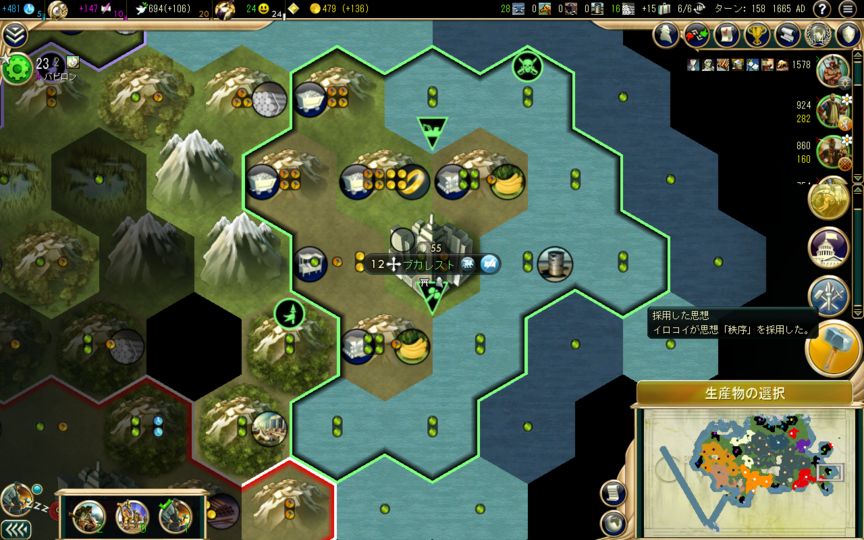
Task: Open the advisor portrait icon
Action: [666, 35]
